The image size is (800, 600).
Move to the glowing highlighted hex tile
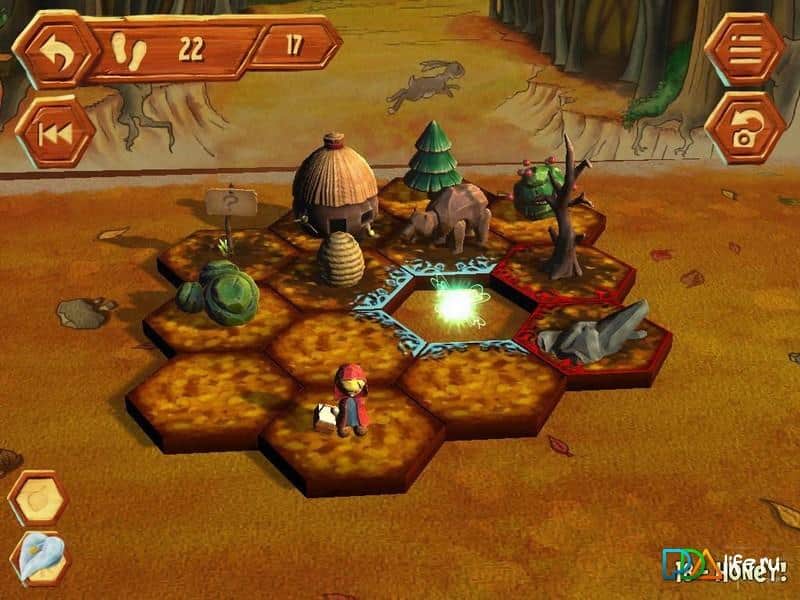[458, 308]
